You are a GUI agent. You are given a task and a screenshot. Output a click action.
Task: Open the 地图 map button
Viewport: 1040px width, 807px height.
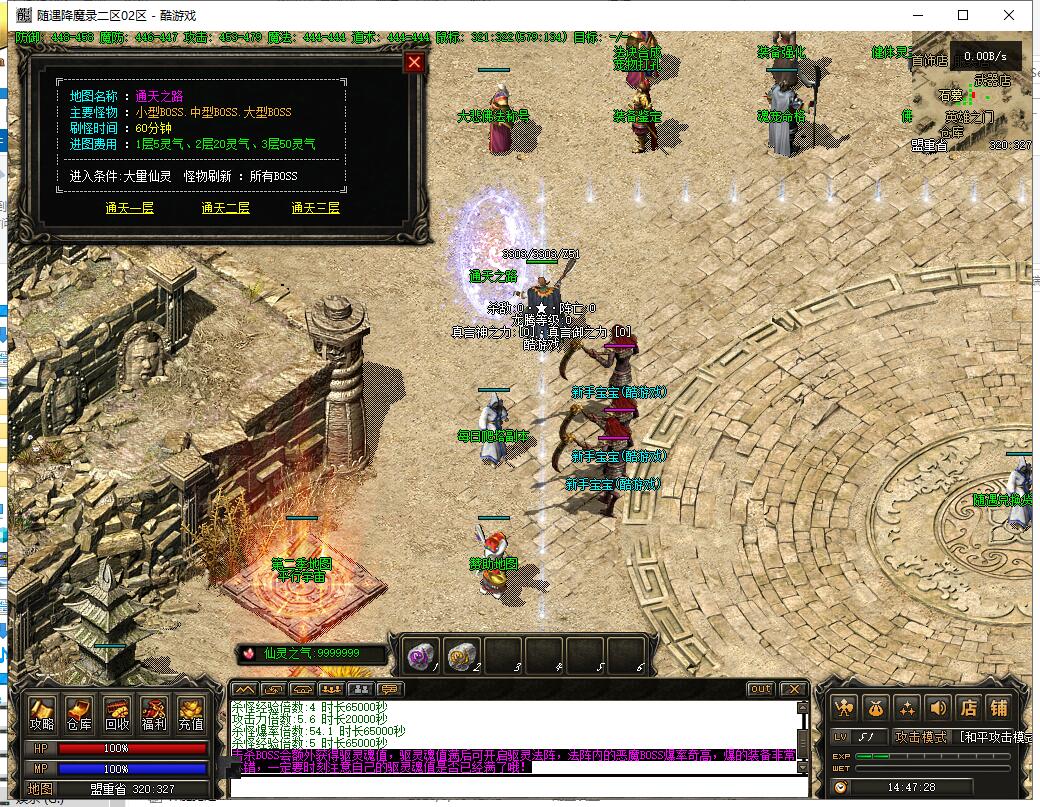[40, 789]
